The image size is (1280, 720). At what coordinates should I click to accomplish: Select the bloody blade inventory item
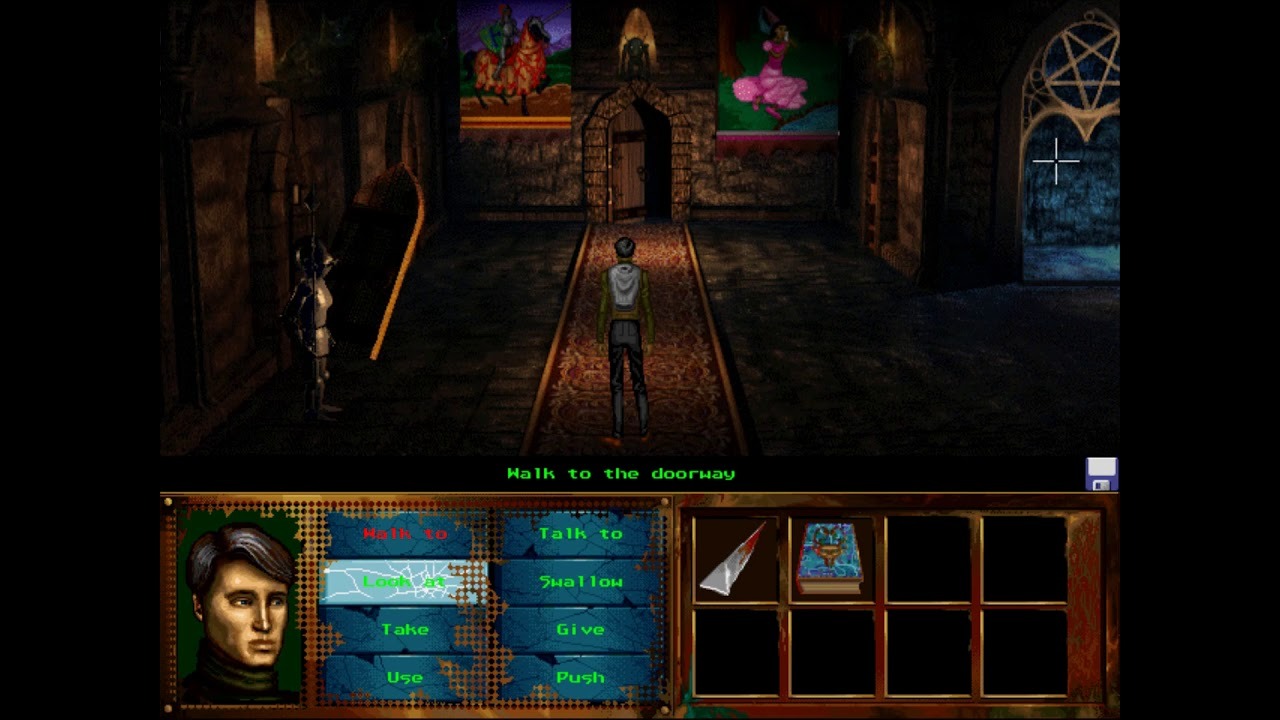click(x=736, y=558)
